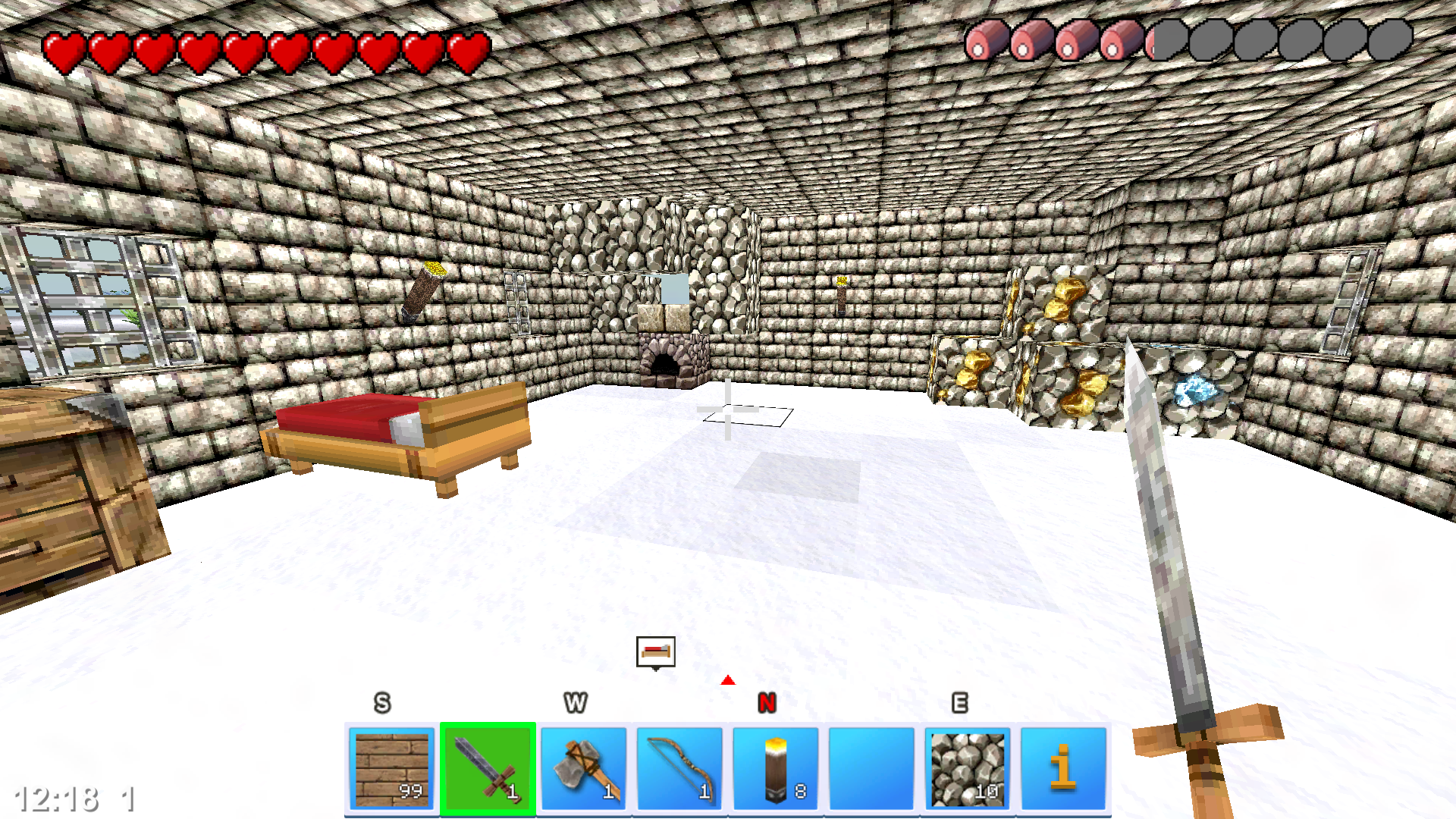Select the gravel stack of 10

[x=967, y=766]
